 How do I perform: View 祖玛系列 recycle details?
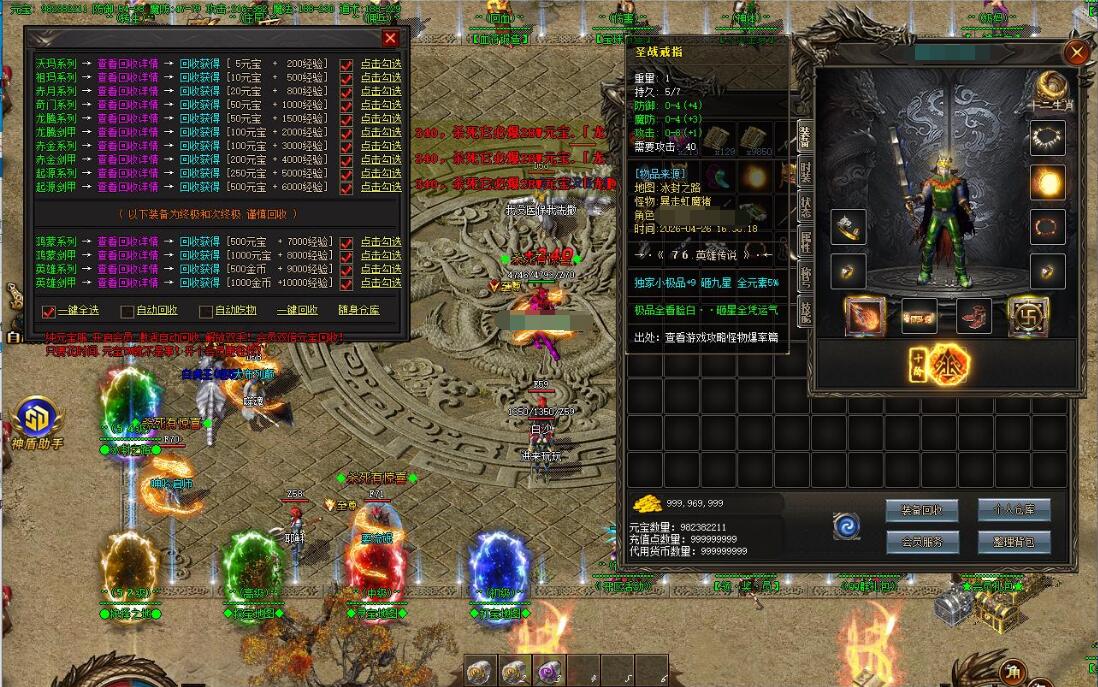[127, 77]
